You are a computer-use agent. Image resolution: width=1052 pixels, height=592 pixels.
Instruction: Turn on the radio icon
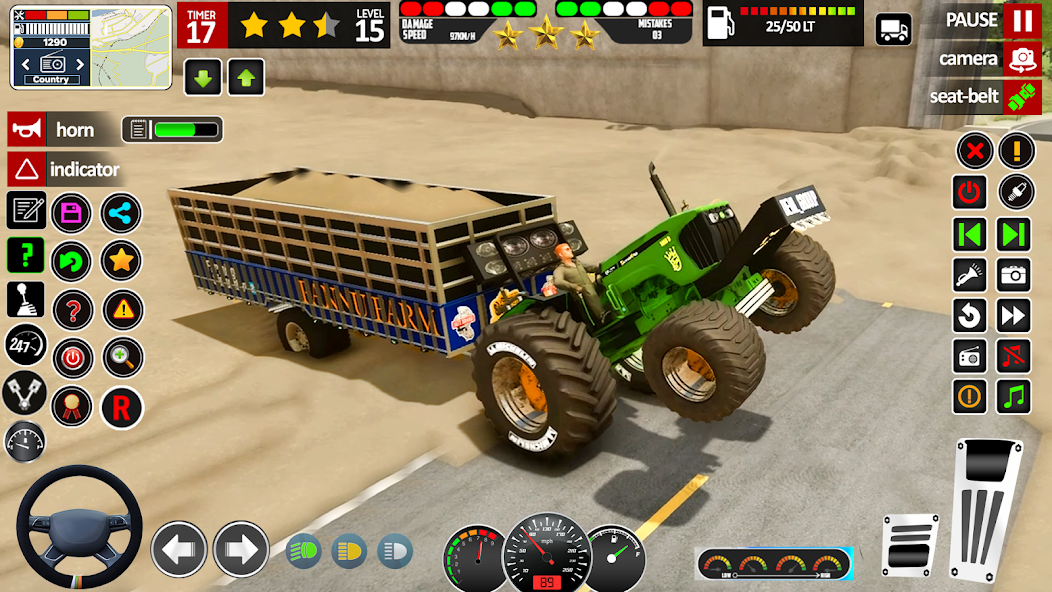coord(970,355)
